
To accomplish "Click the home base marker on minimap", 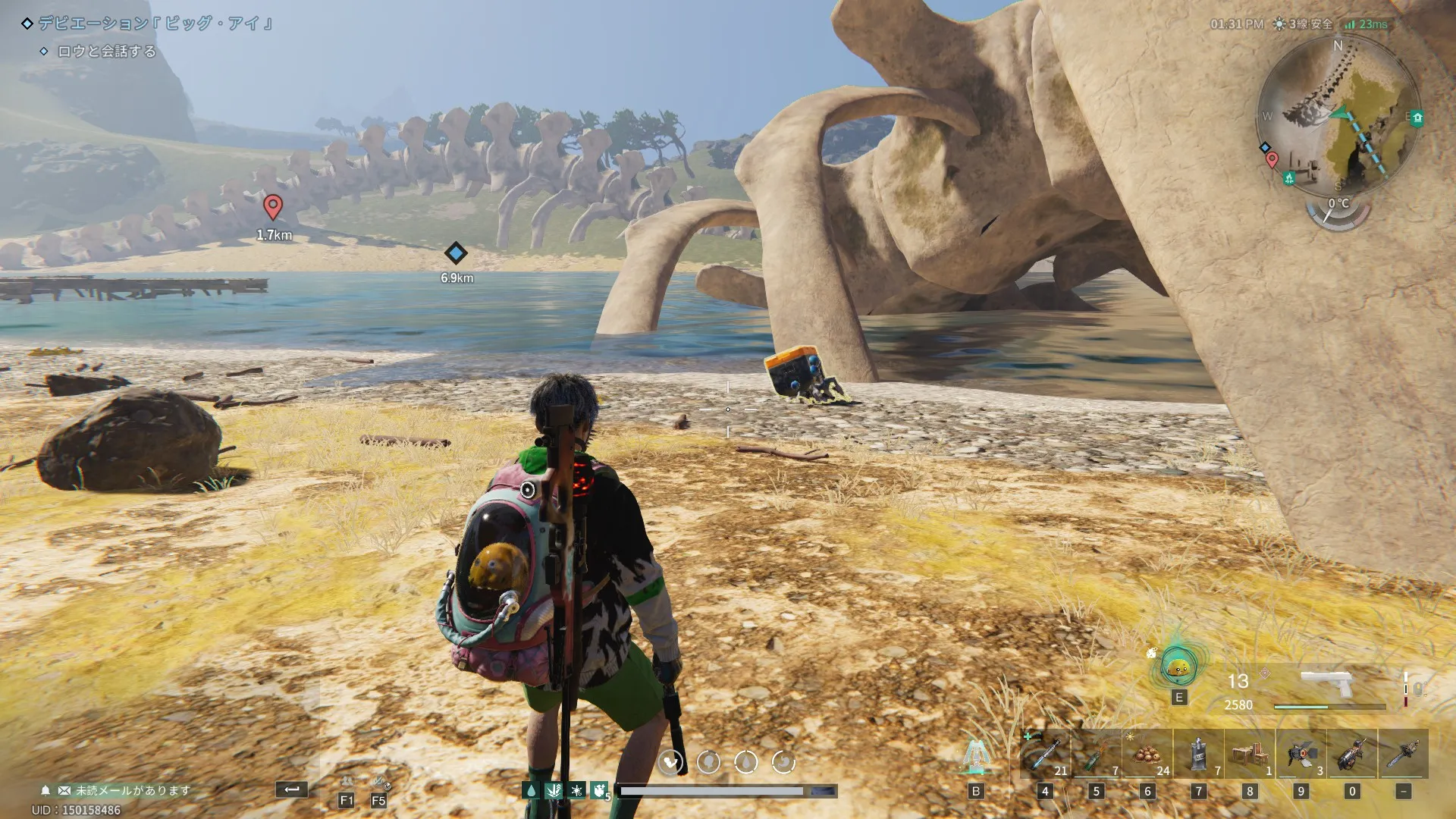I will [1417, 118].
